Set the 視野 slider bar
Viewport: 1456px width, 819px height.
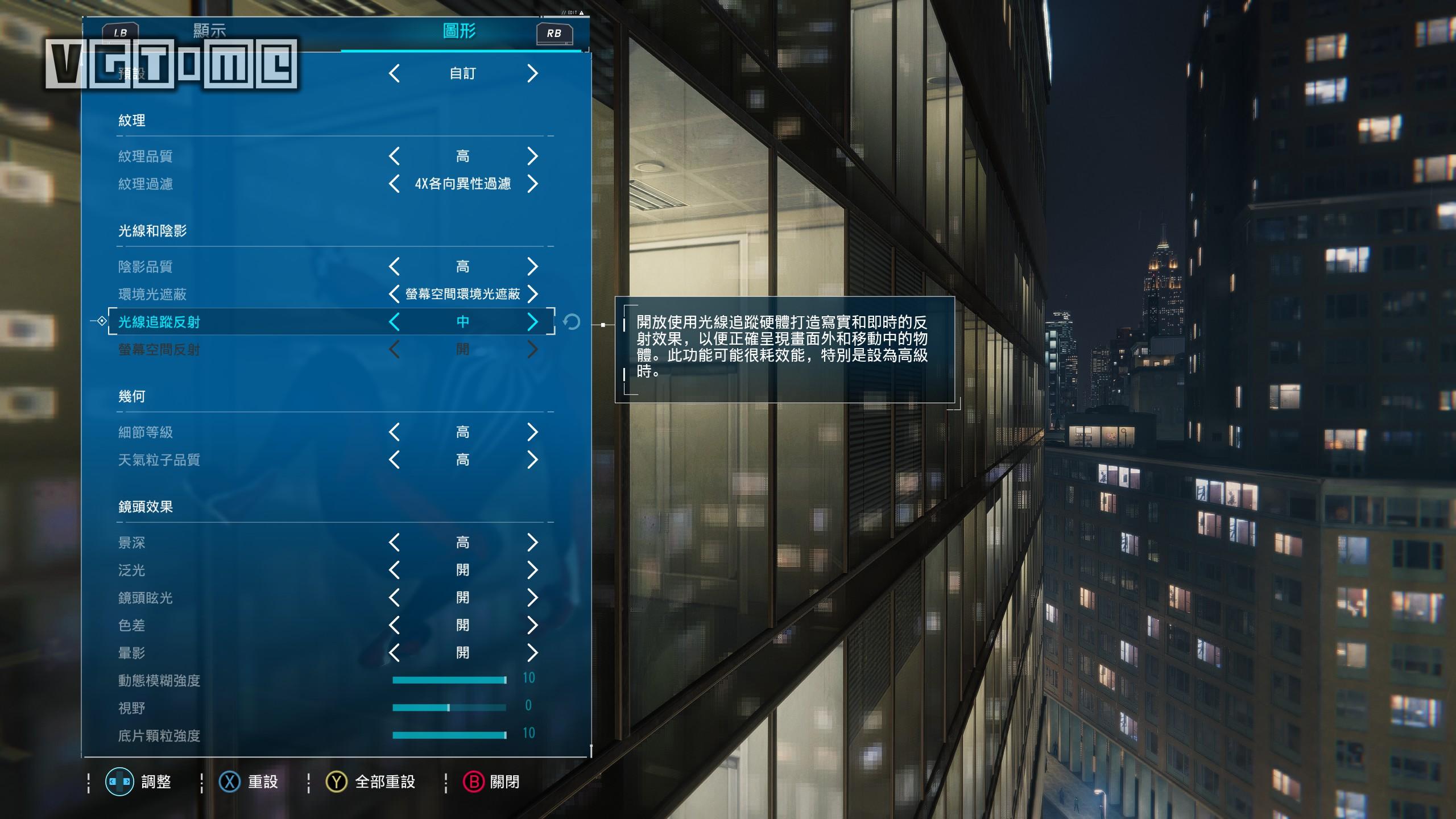coord(449,708)
